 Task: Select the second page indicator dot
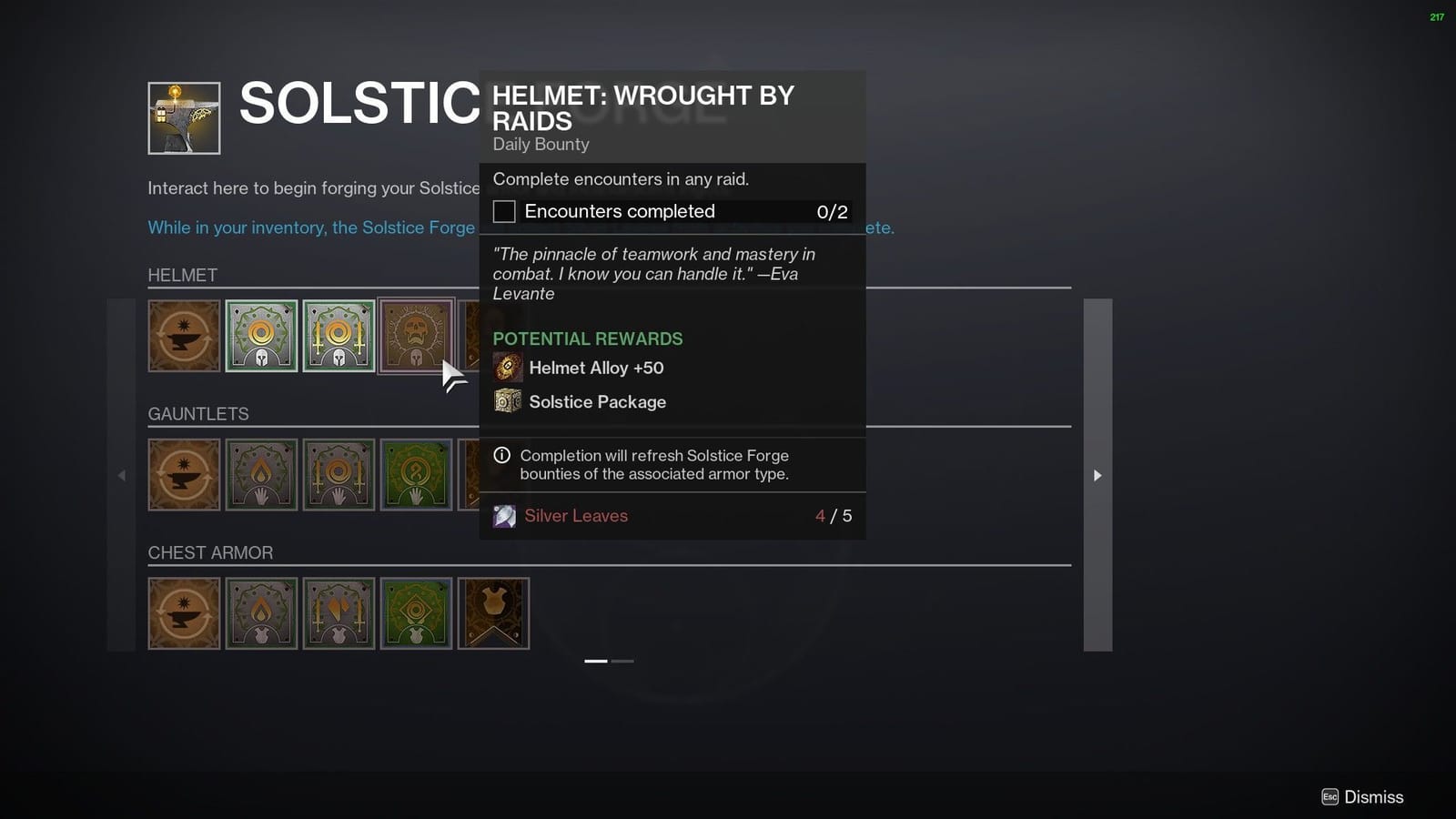point(622,661)
